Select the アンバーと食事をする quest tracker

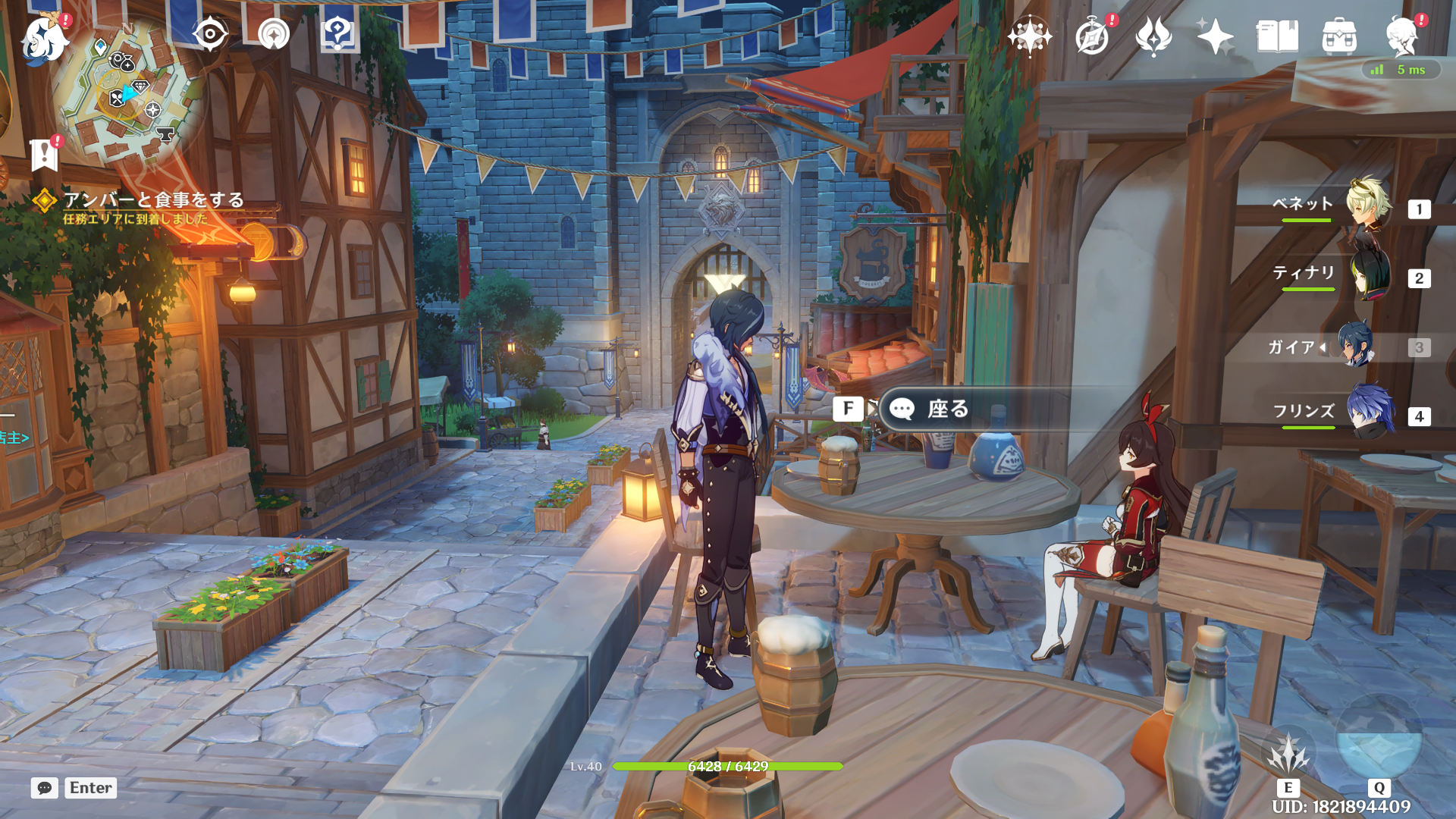(x=153, y=200)
